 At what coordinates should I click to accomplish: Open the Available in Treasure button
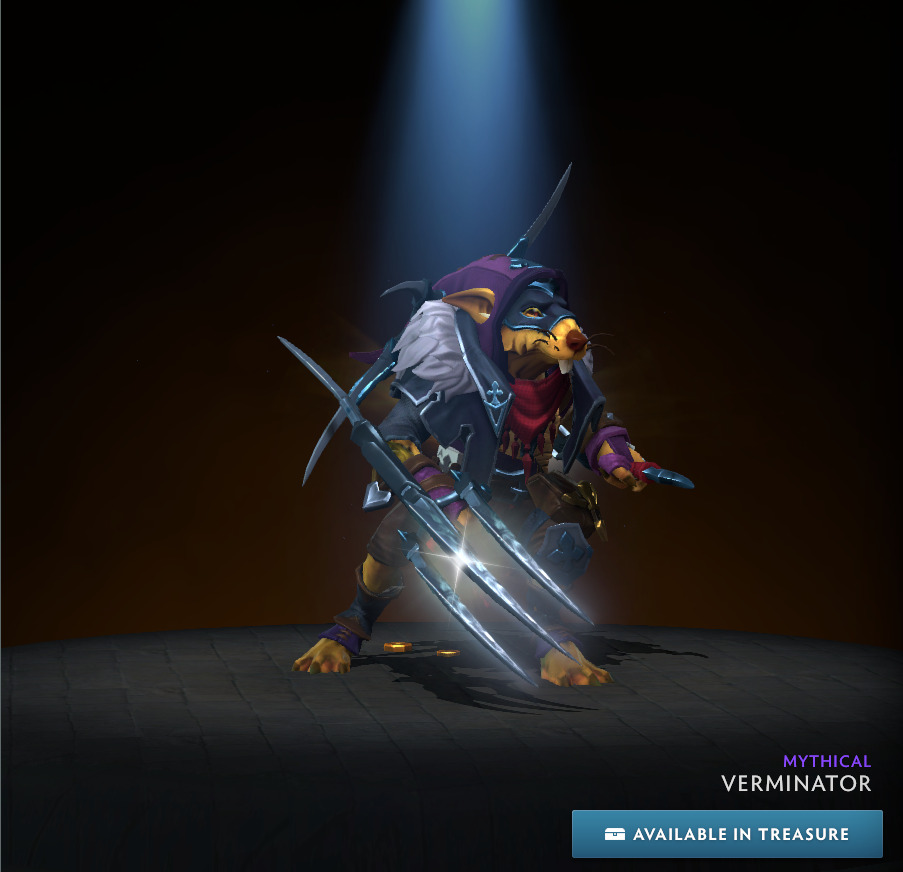(727, 834)
